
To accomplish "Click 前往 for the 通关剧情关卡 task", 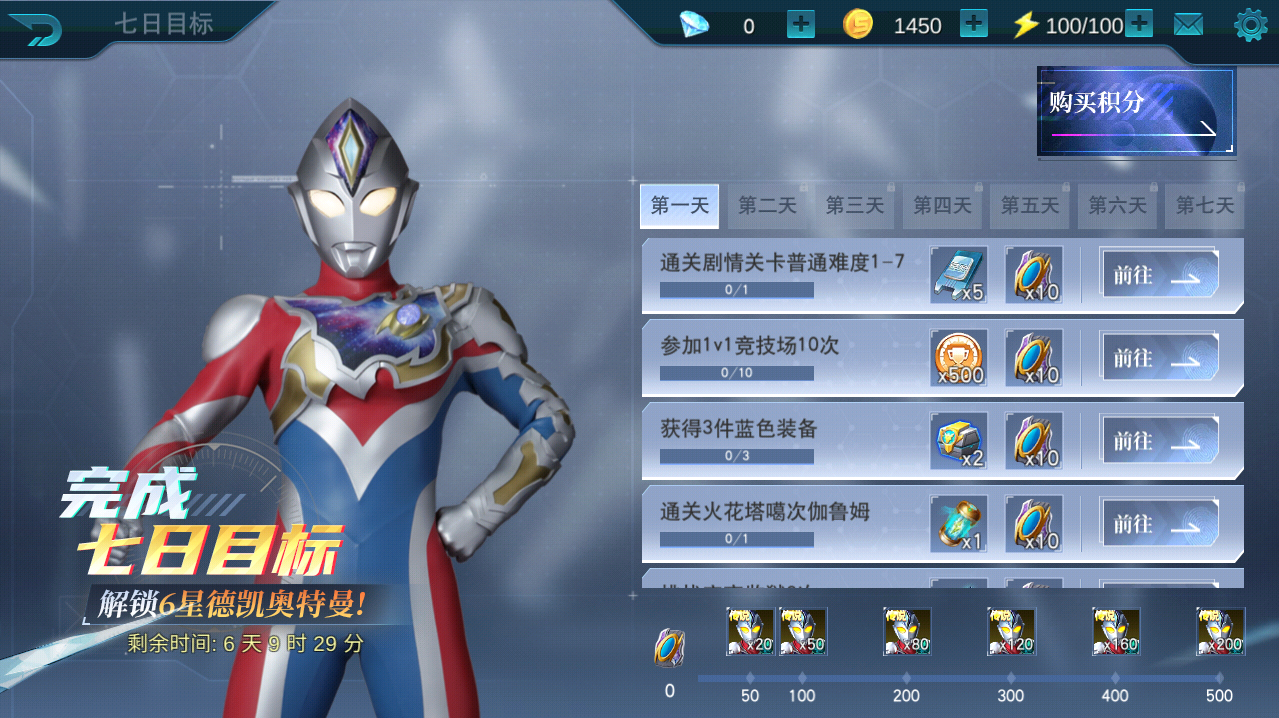I will pos(1159,275).
